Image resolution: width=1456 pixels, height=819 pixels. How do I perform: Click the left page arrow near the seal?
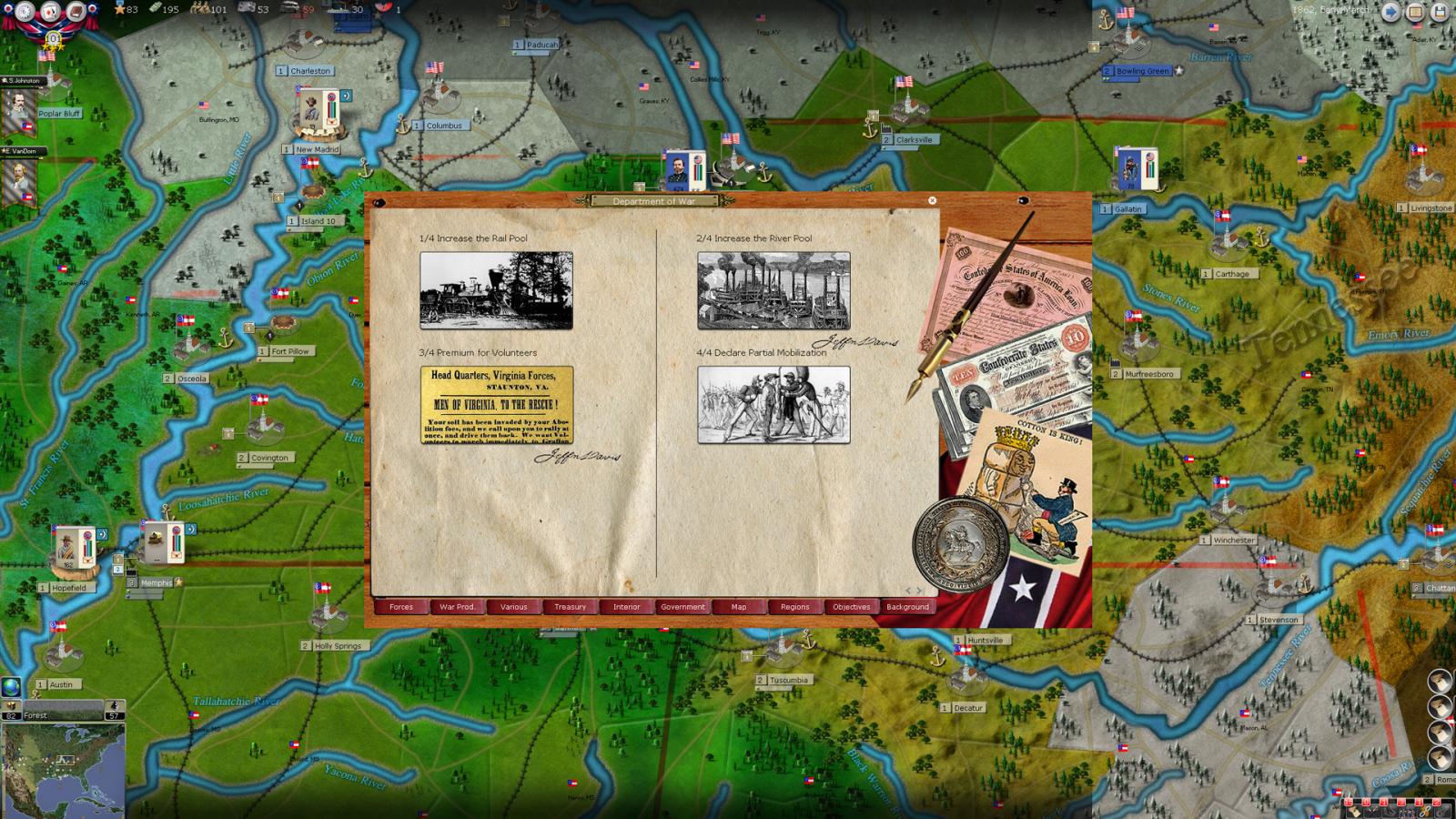click(907, 590)
